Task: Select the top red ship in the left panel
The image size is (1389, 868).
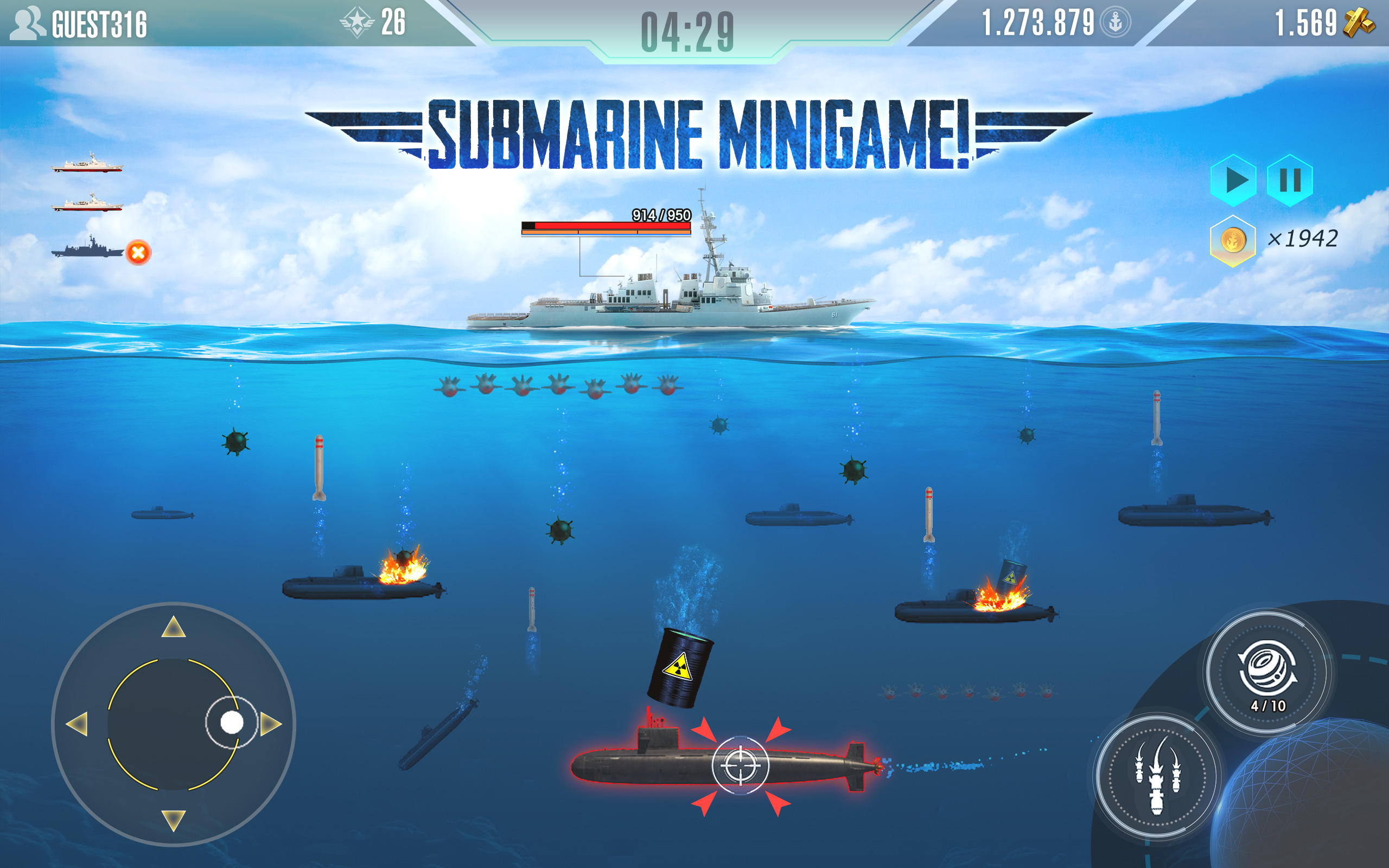Action: [87, 162]
